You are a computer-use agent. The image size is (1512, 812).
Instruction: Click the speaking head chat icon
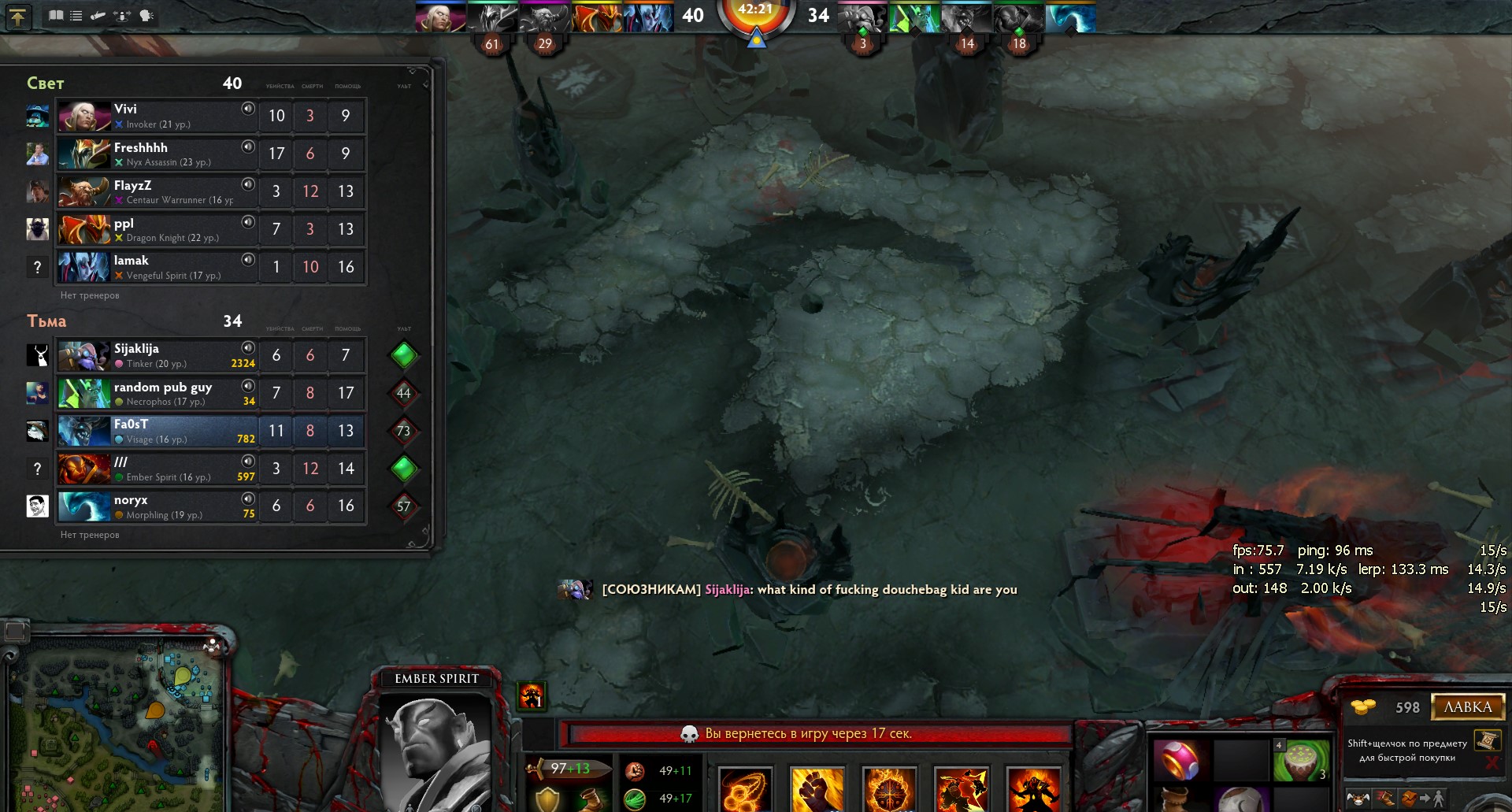[x=146, y=16]
